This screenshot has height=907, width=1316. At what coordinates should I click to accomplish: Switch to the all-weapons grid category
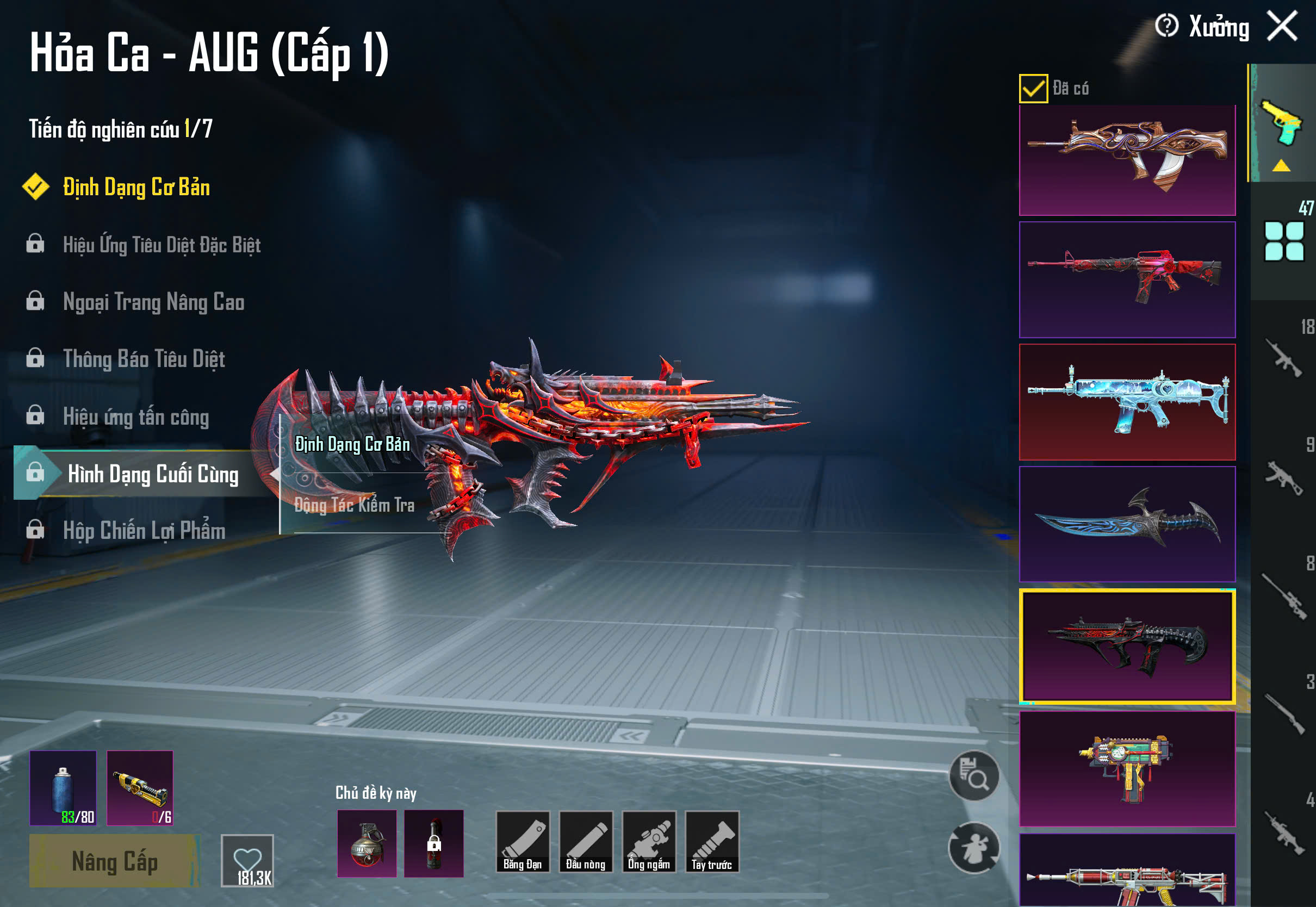[1283, 241]
